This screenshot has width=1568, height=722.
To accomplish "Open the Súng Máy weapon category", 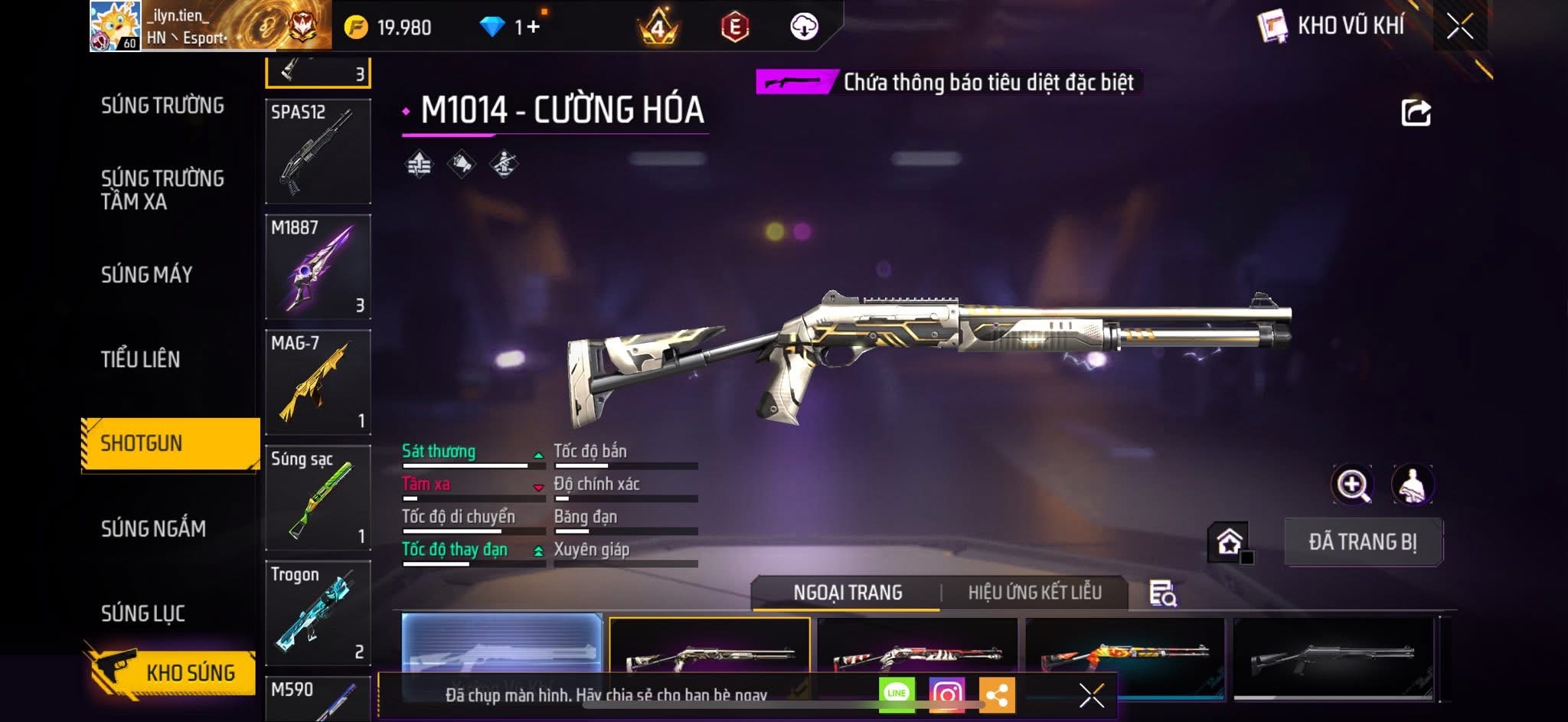I will coord(147,275).
